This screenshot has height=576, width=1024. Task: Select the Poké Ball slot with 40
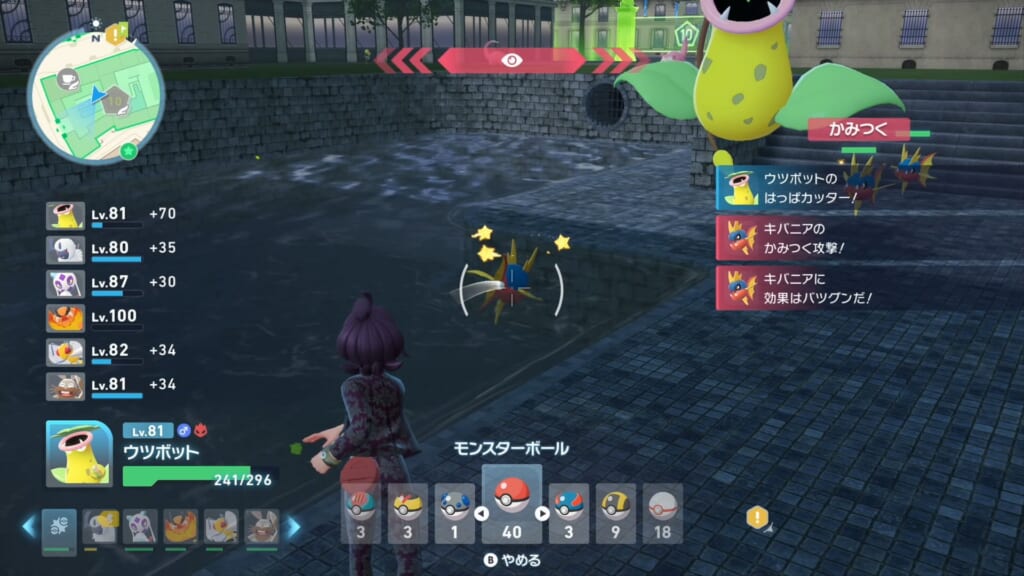(x=511, y=501)
